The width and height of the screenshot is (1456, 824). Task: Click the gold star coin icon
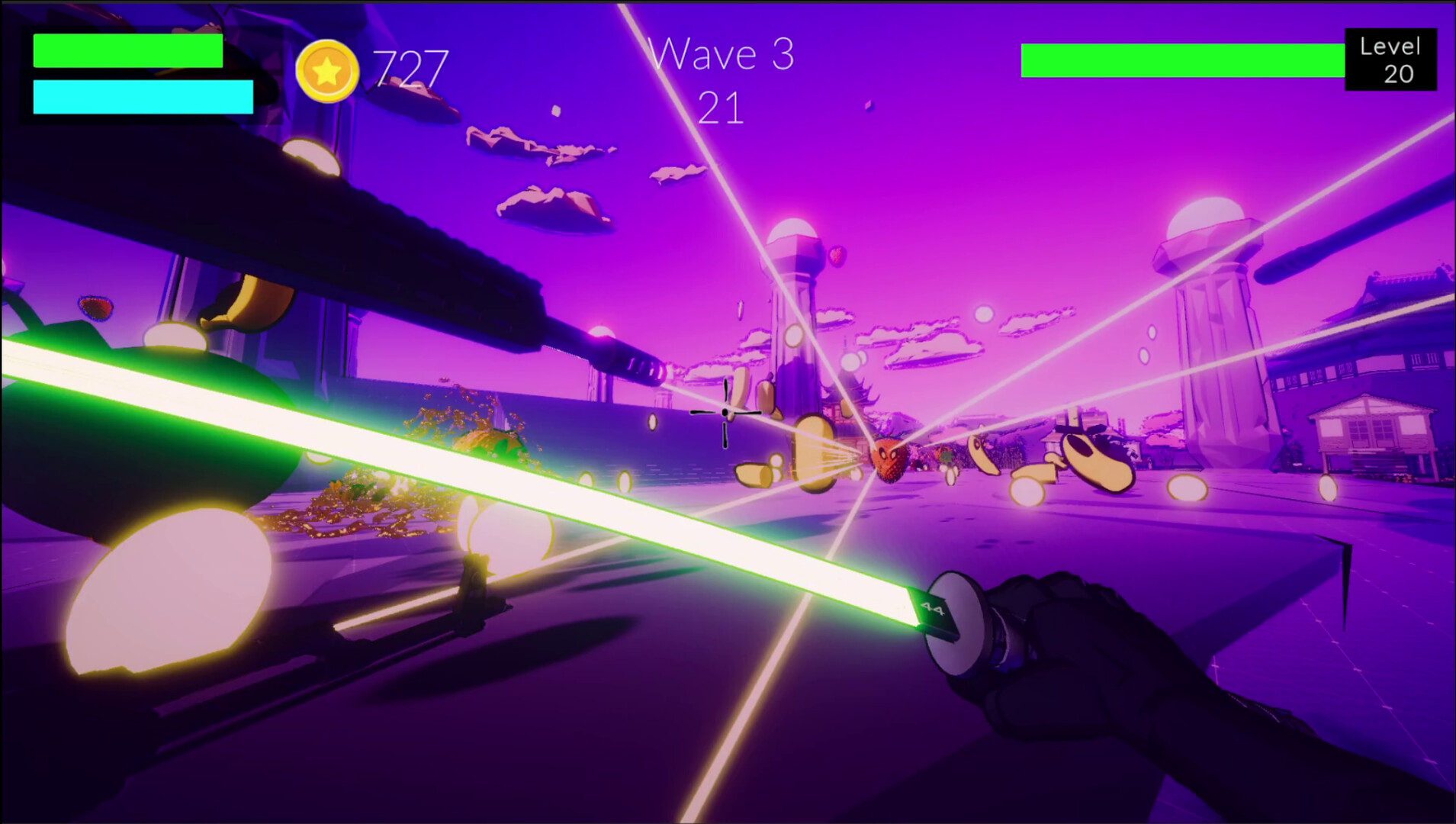tap(328, 72)
